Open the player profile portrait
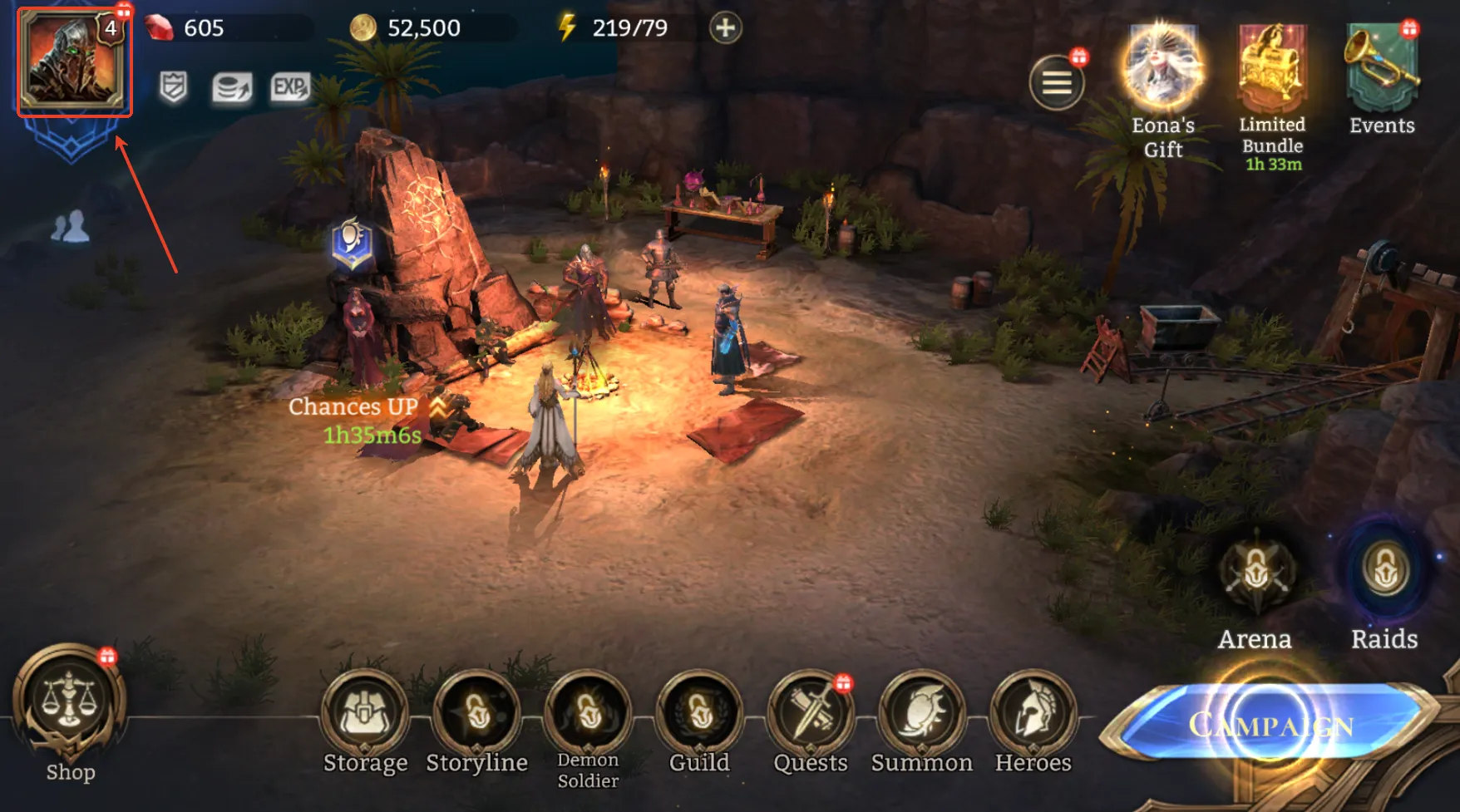This screenshot has width=1460, height=812. tap(73, 62)
